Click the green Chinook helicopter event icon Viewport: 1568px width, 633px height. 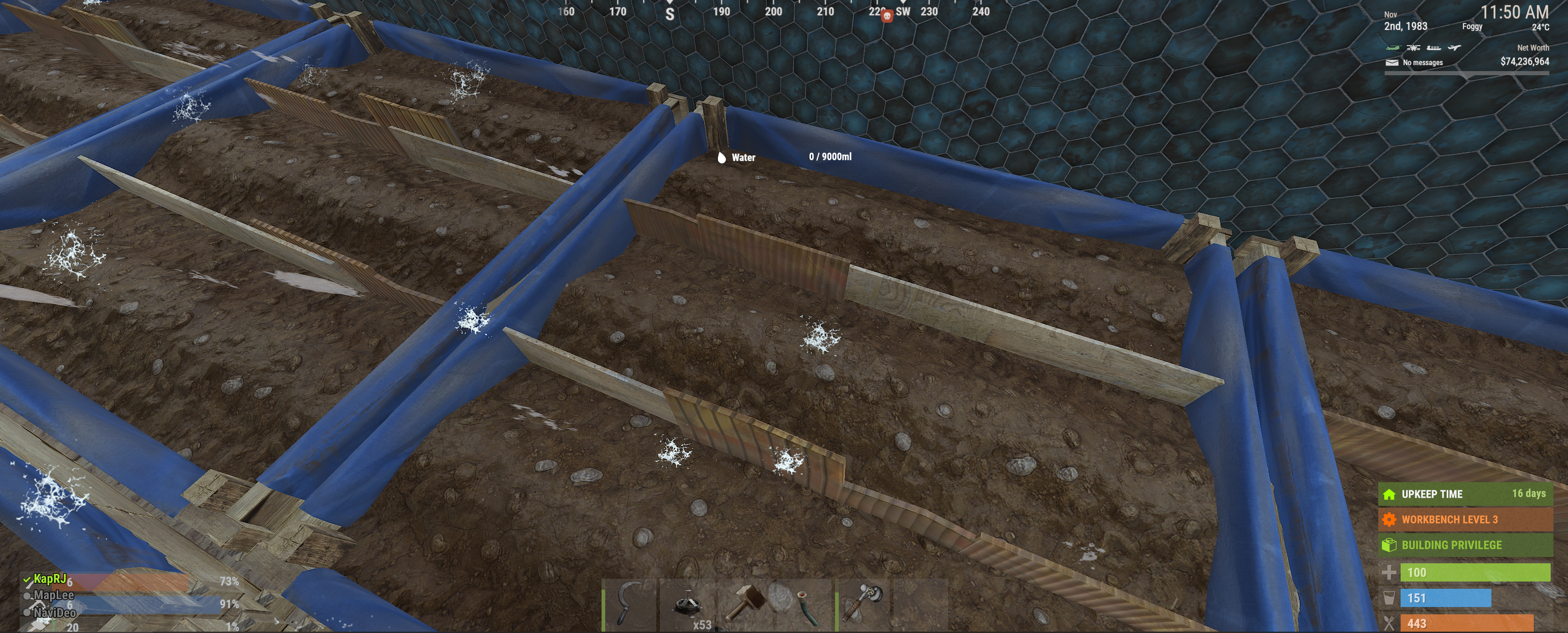click(1393, 47)
